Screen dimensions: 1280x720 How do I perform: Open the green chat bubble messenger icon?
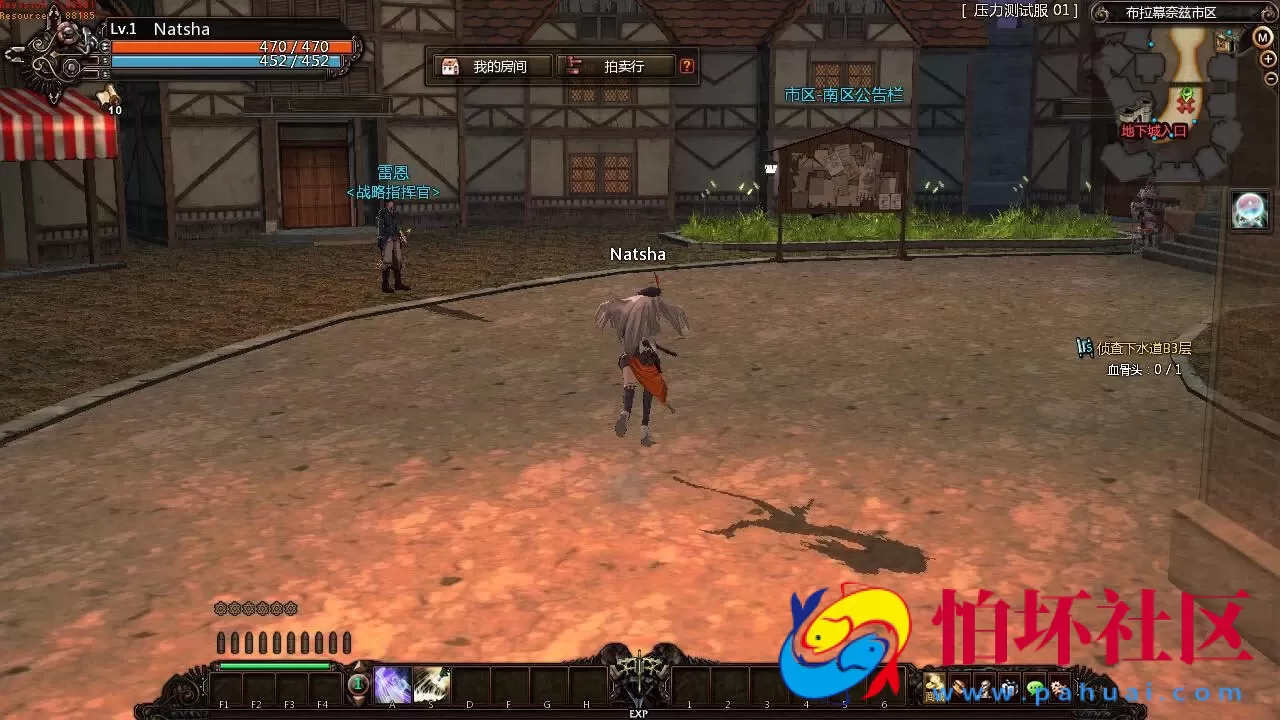[x=1036, y=686]
